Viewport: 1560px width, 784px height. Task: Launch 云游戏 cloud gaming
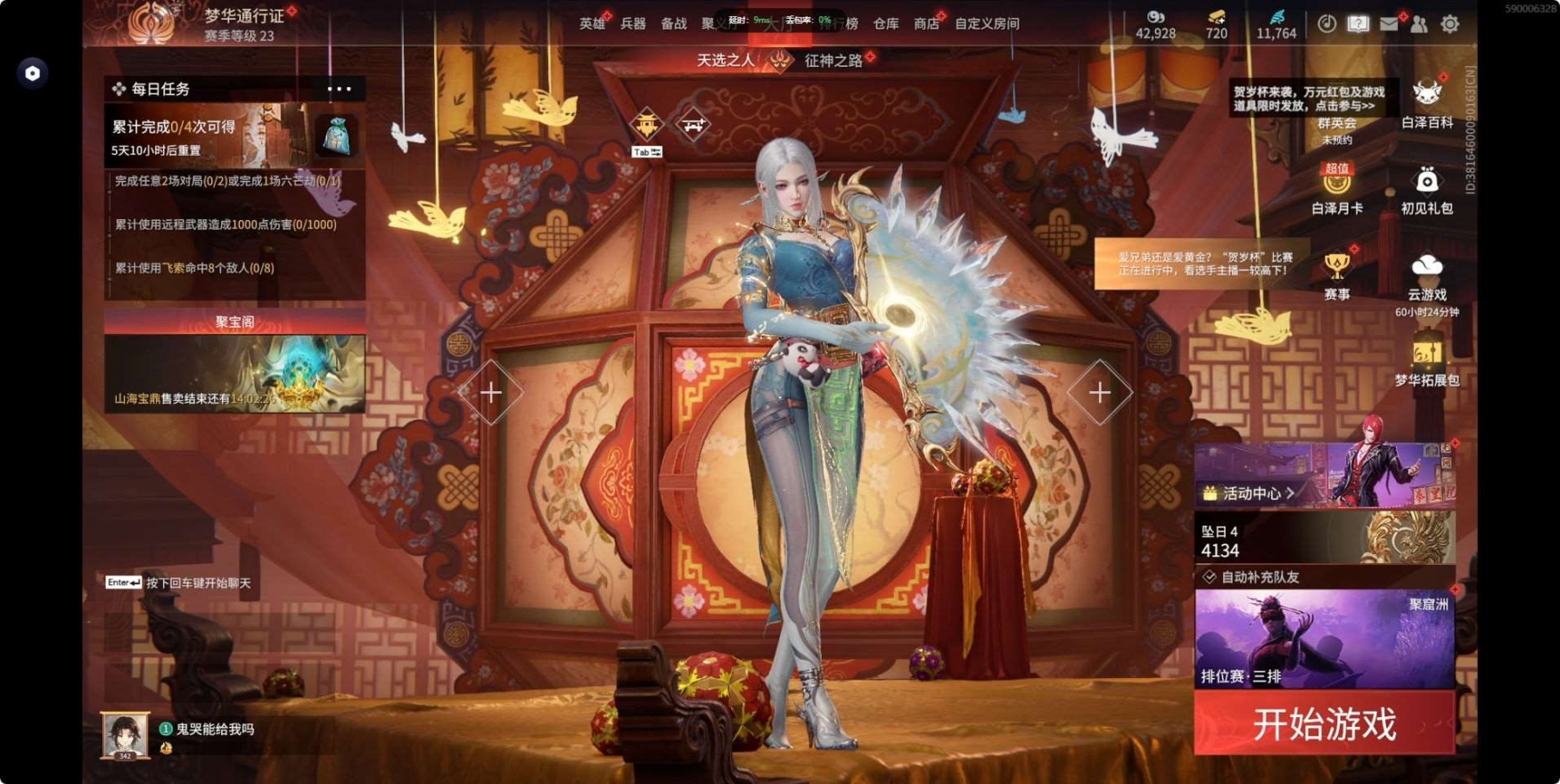[x=1426, y=276]
